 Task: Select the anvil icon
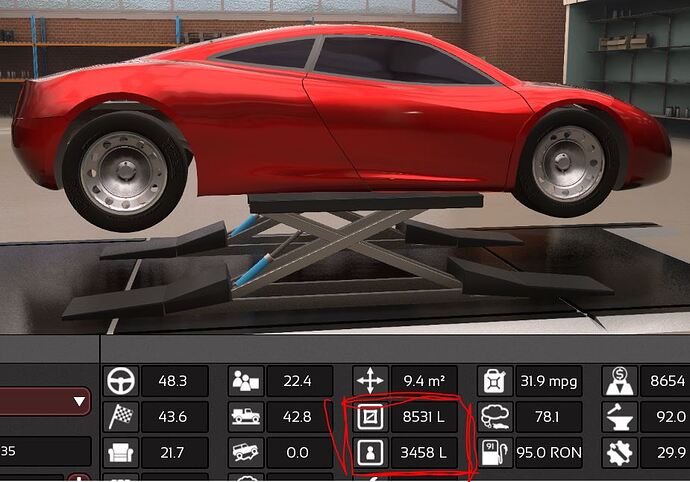click(x=620, y=417)
